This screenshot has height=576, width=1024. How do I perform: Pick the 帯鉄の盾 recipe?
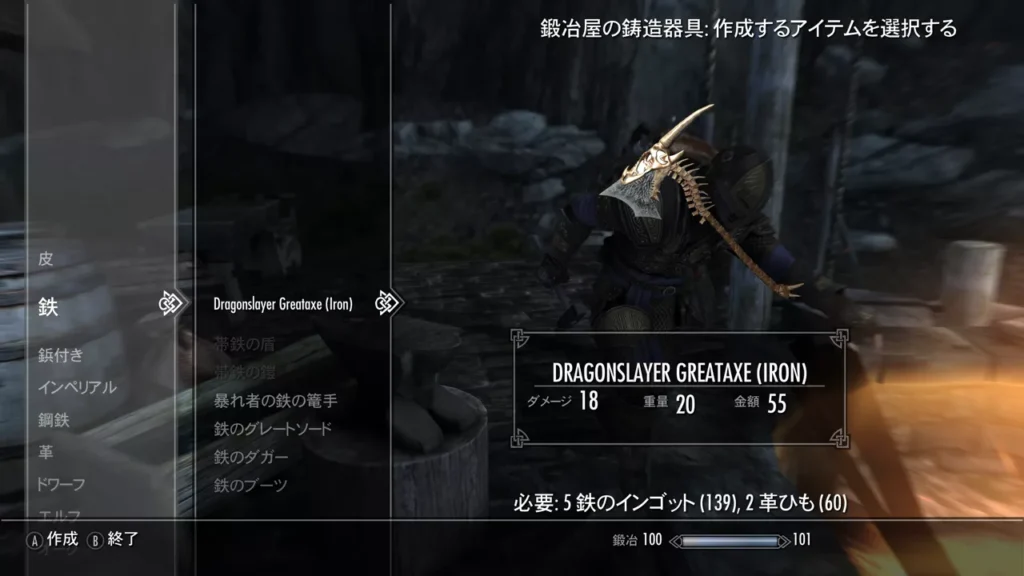click(x=243, y=345)
